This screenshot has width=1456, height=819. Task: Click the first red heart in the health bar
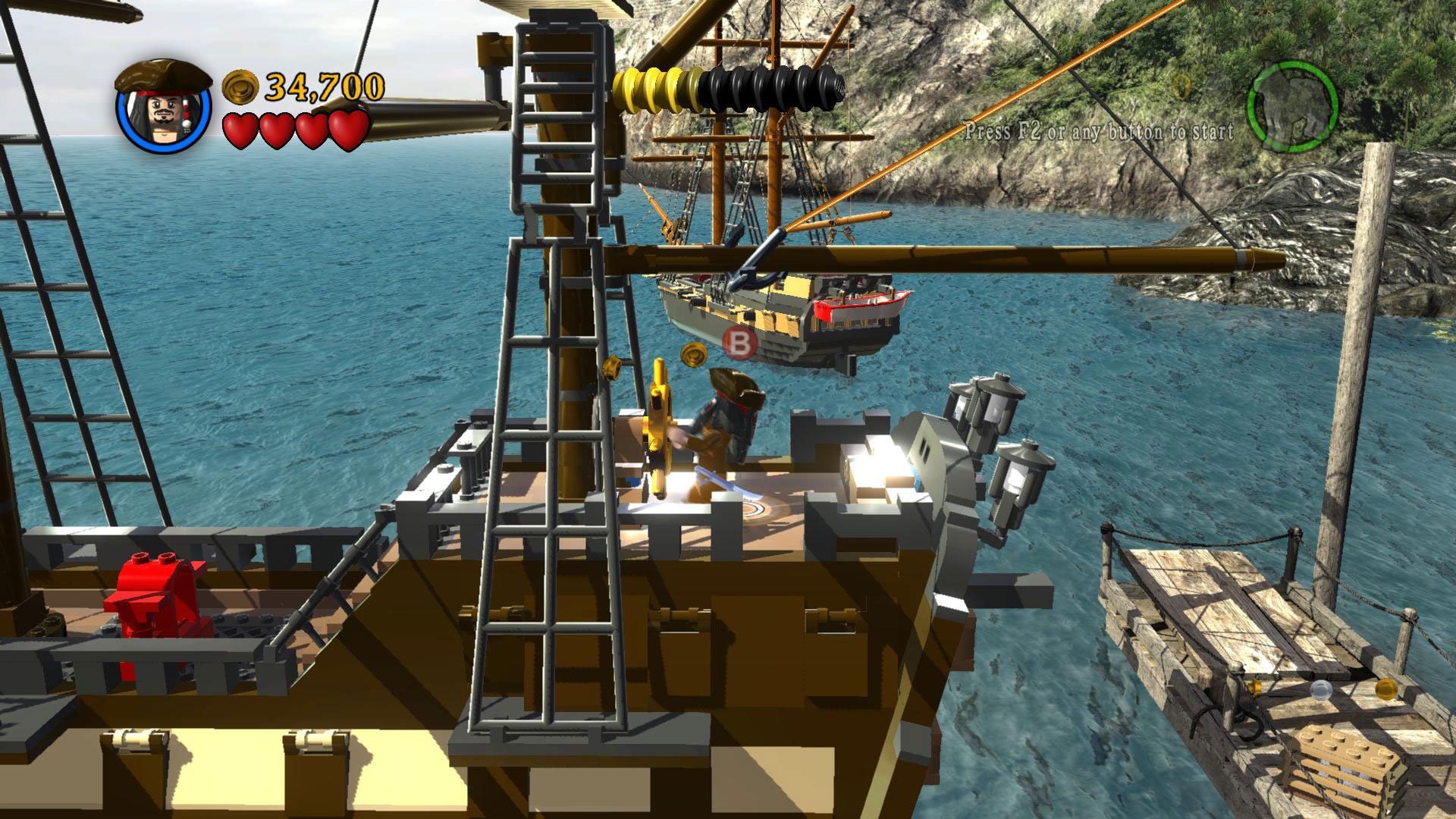point(241,127)
